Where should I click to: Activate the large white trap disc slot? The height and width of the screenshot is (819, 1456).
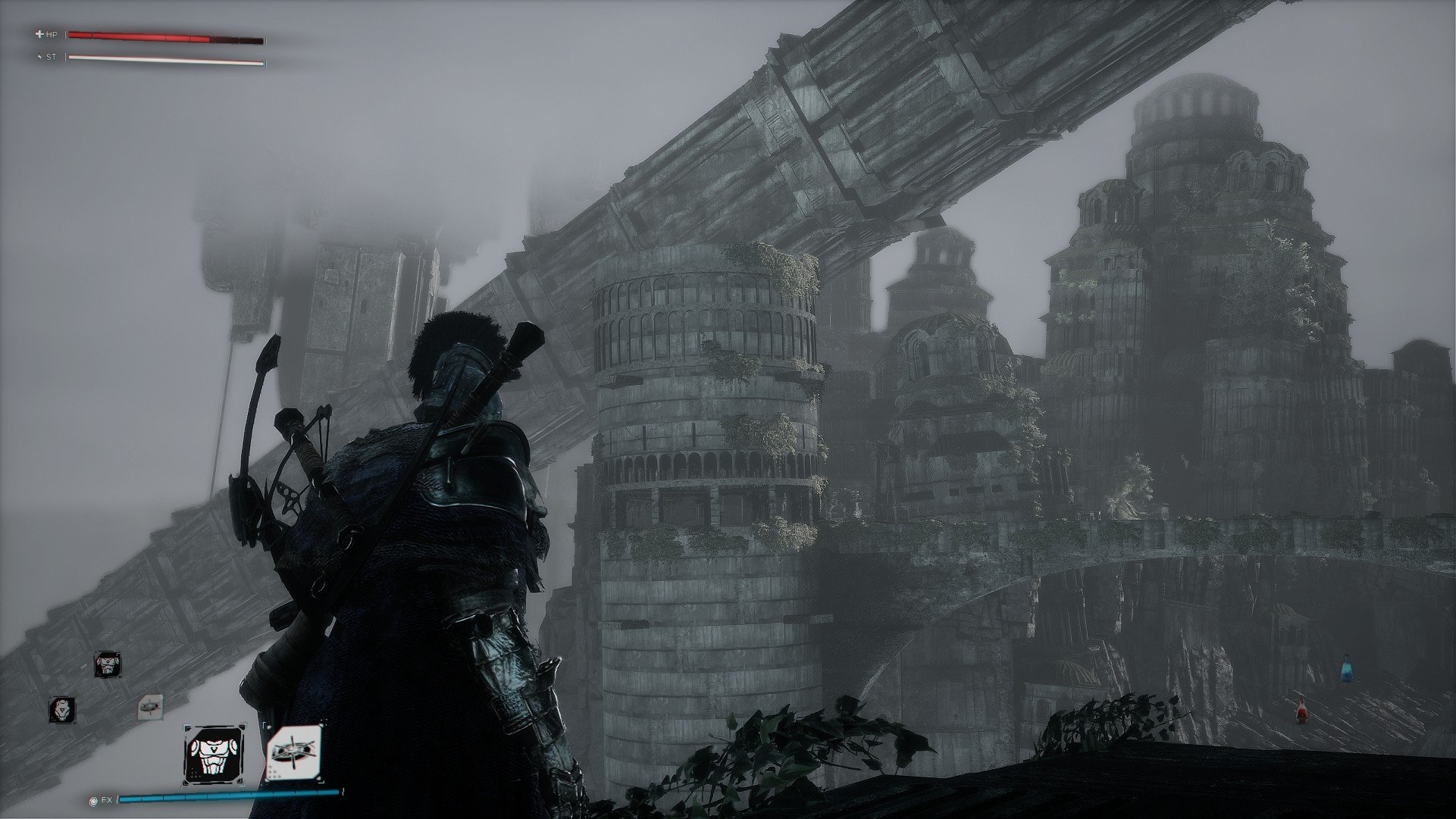293,753
